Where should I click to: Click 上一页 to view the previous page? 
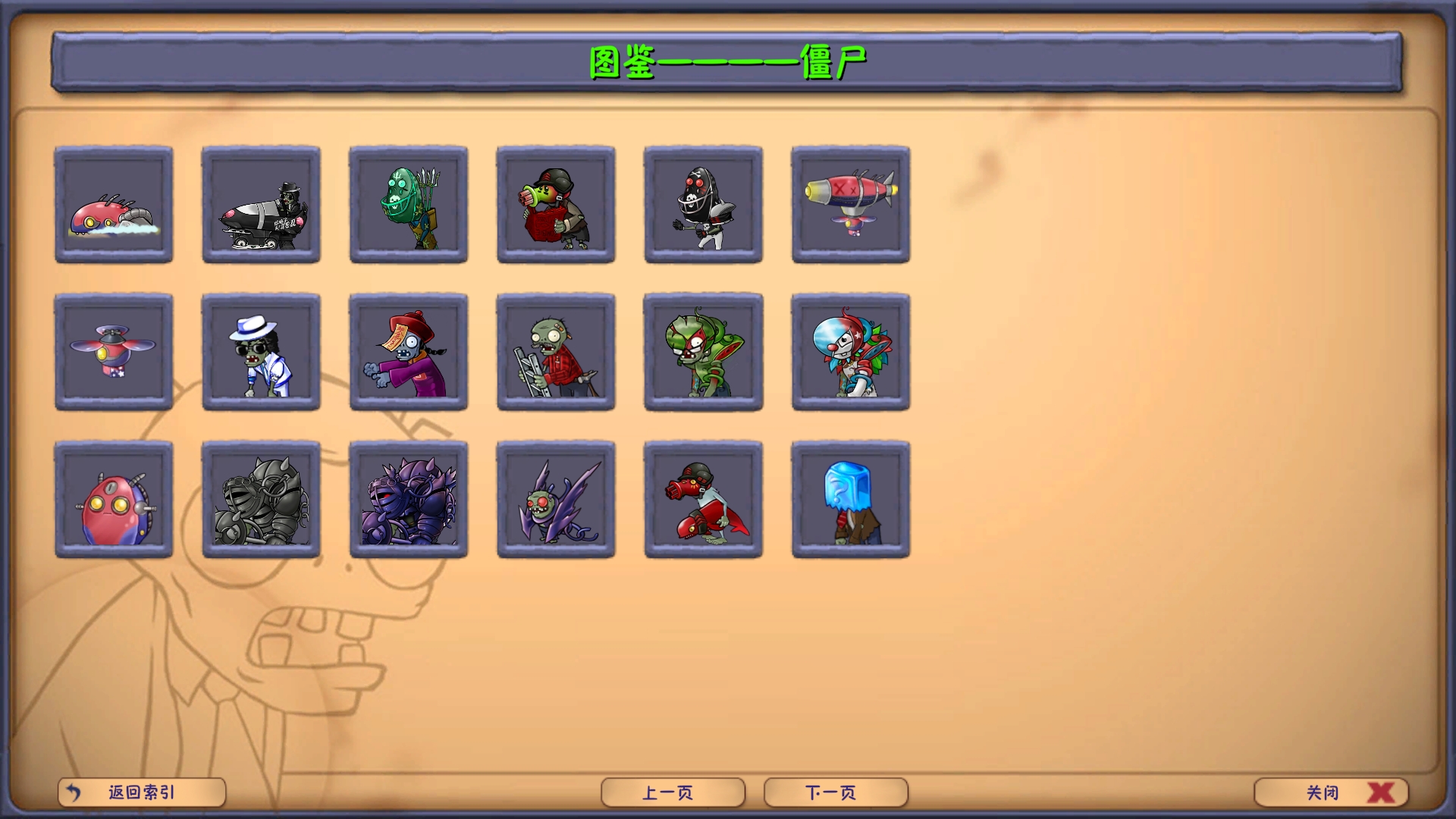[x=672, y=792]
